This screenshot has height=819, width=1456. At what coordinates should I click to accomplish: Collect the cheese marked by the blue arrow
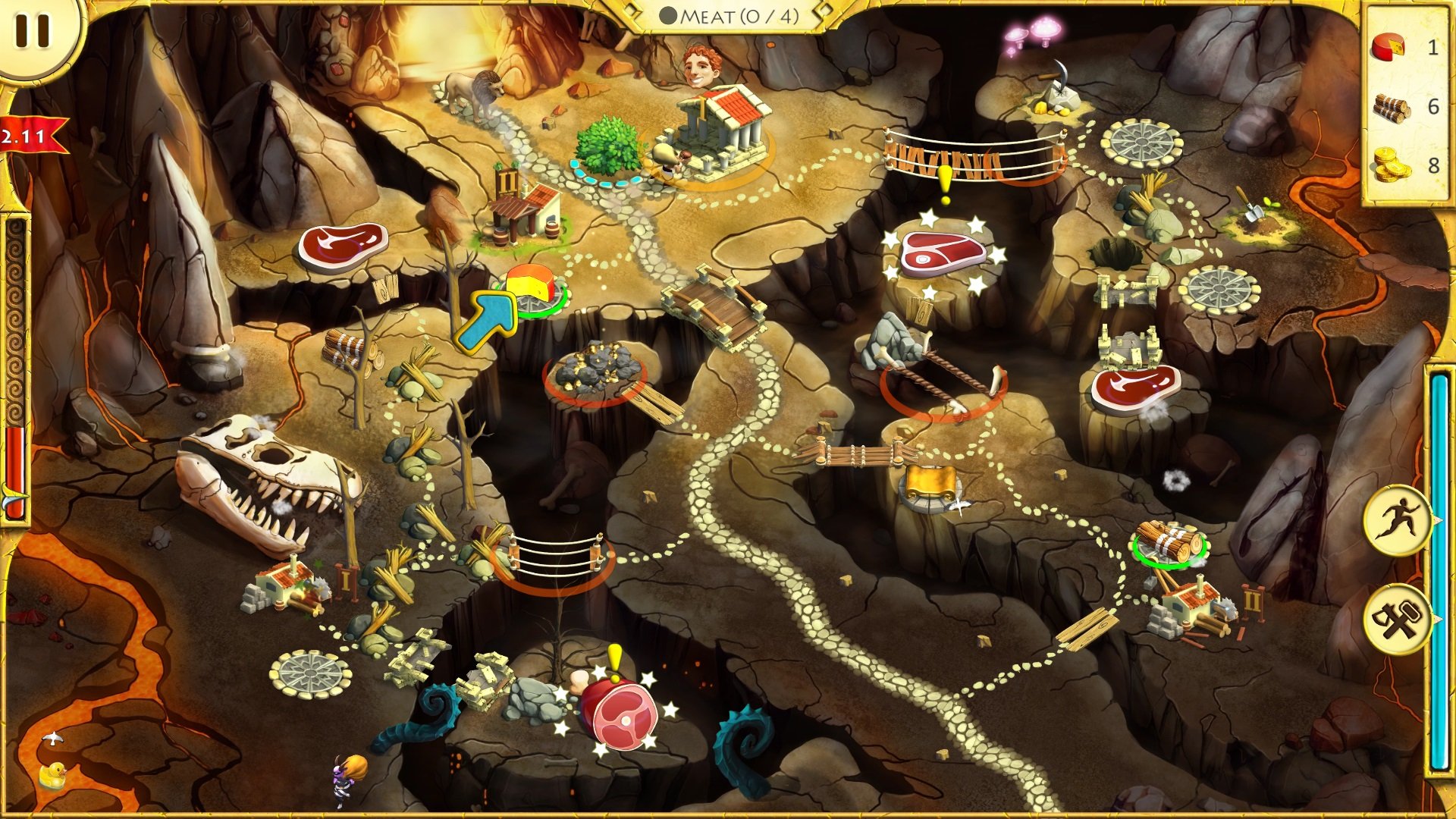(x=531, y=287)
